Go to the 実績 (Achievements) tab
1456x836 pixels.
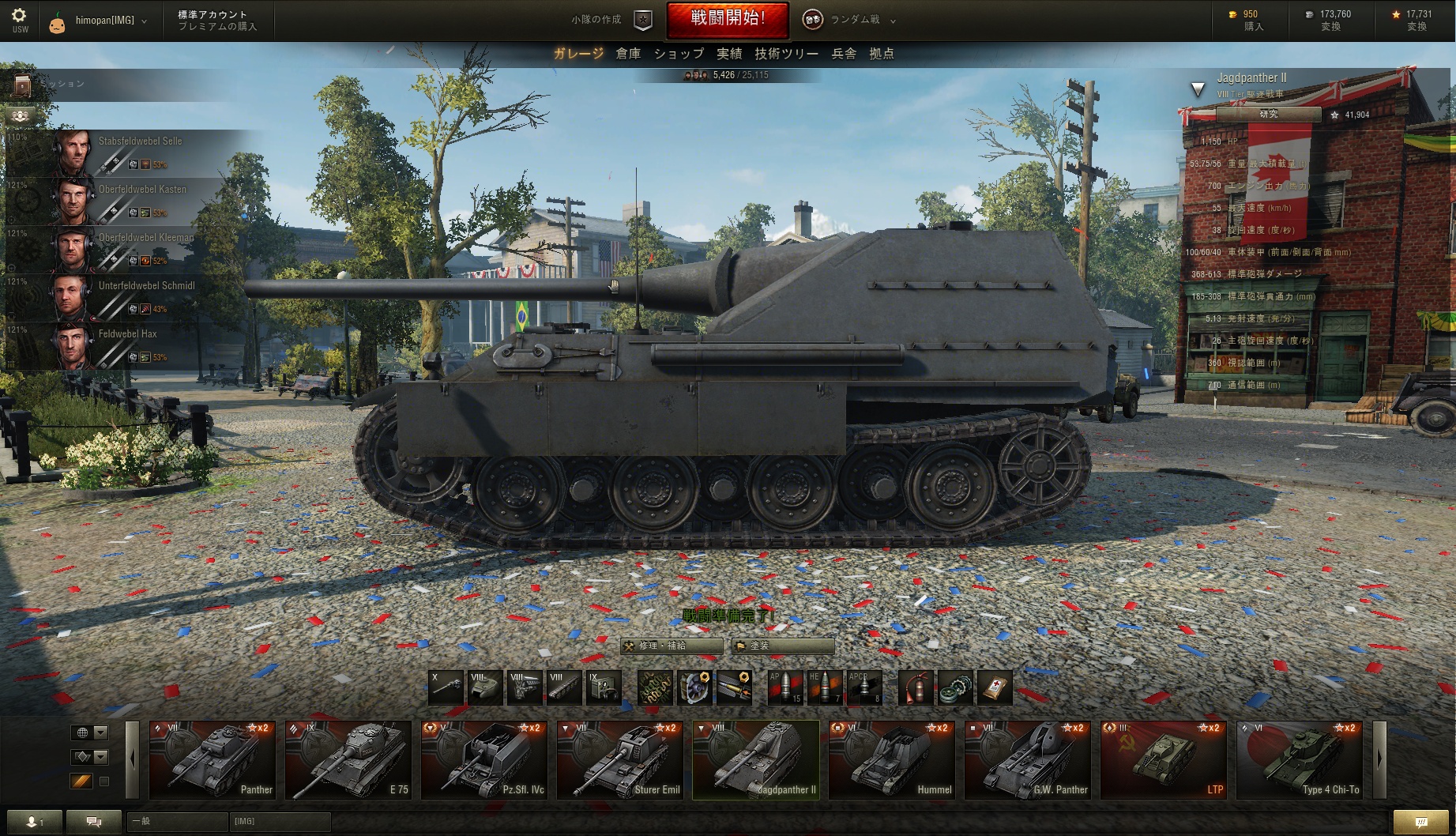[x=729, y=54]
